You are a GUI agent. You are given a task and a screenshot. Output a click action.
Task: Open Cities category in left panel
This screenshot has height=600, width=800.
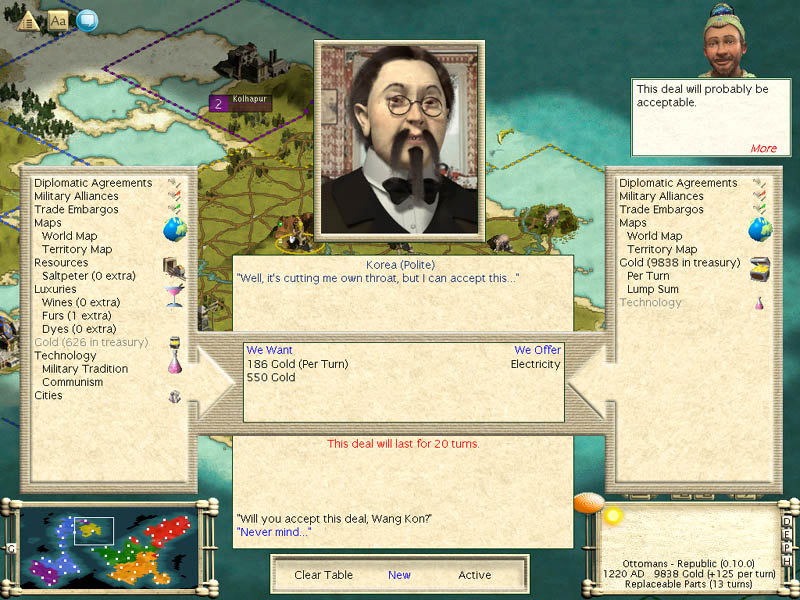pyautogui.click(x=48, y=395)
